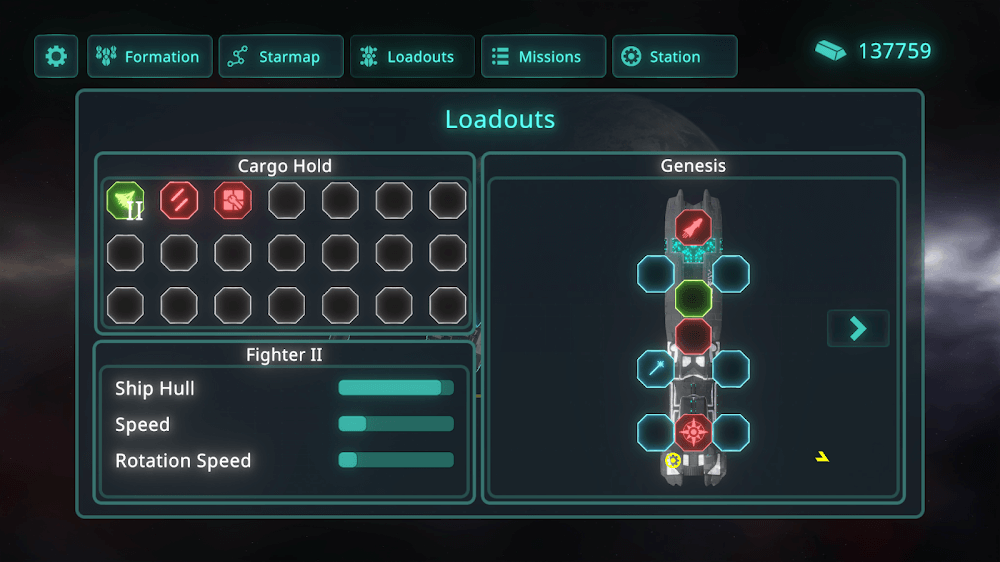Switch to the Formation tab
The width and height of the screenshot is (1000, 562).
(x=150, y=57)
